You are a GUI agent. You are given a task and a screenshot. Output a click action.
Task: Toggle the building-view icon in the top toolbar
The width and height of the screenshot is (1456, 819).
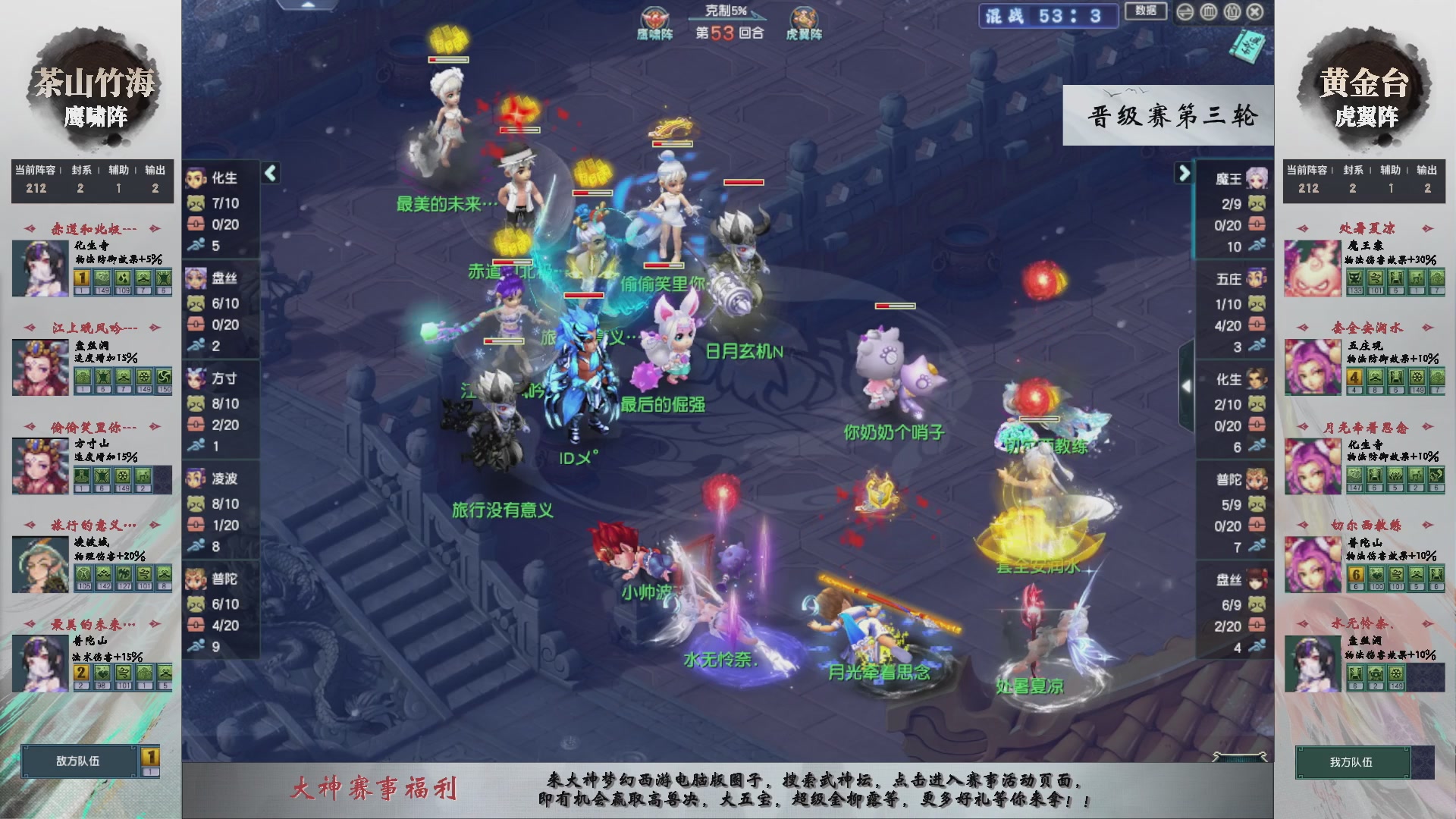(1208, 11)
